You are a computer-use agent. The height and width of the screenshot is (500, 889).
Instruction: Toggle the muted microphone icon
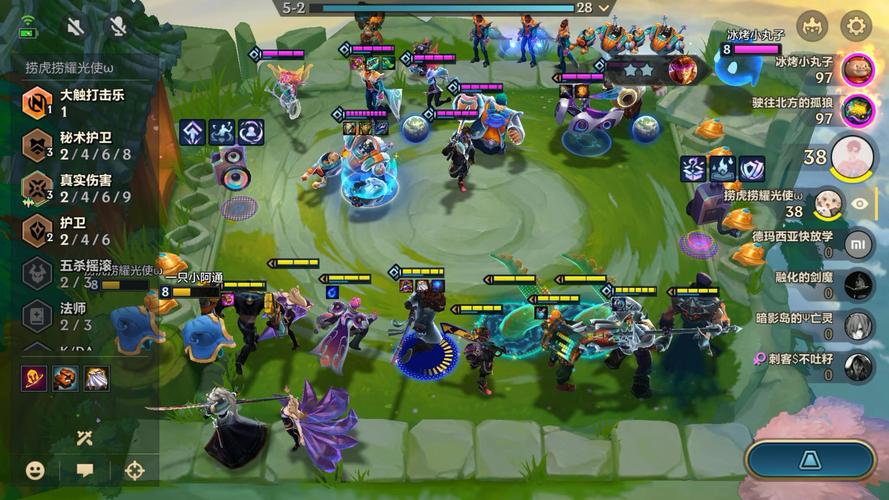(118, 26)
